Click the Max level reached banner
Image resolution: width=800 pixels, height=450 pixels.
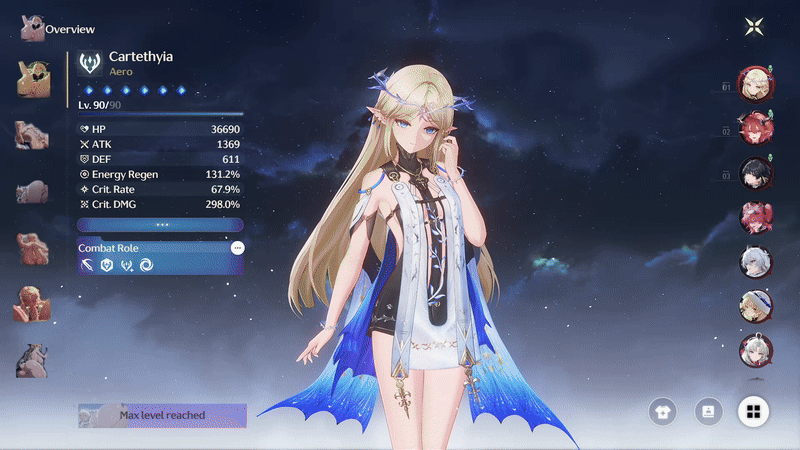coord(162,415)
